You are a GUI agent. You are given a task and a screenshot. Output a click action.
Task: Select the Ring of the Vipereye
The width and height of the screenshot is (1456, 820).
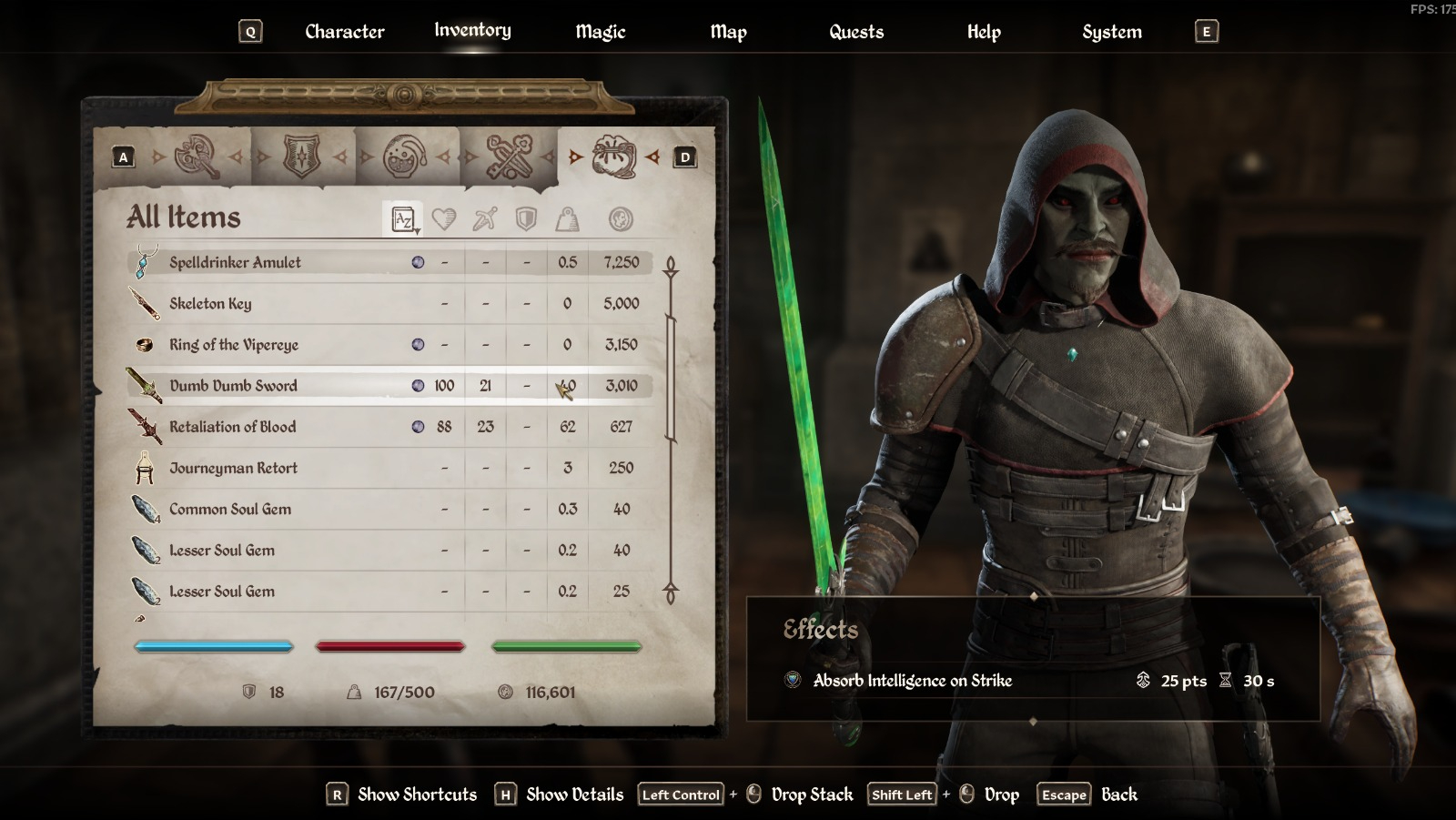(234, 345)
